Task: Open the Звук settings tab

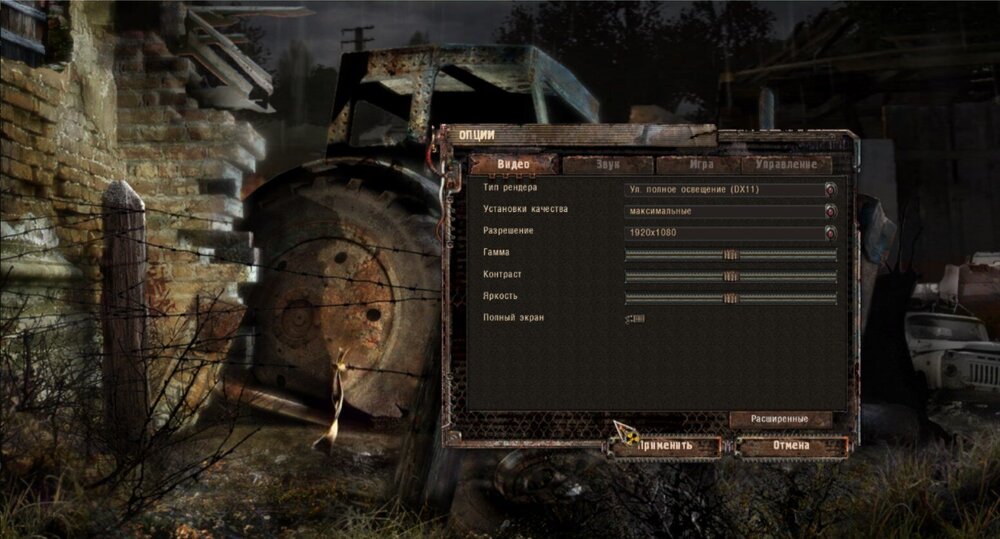Action: (x=607, y=165)
